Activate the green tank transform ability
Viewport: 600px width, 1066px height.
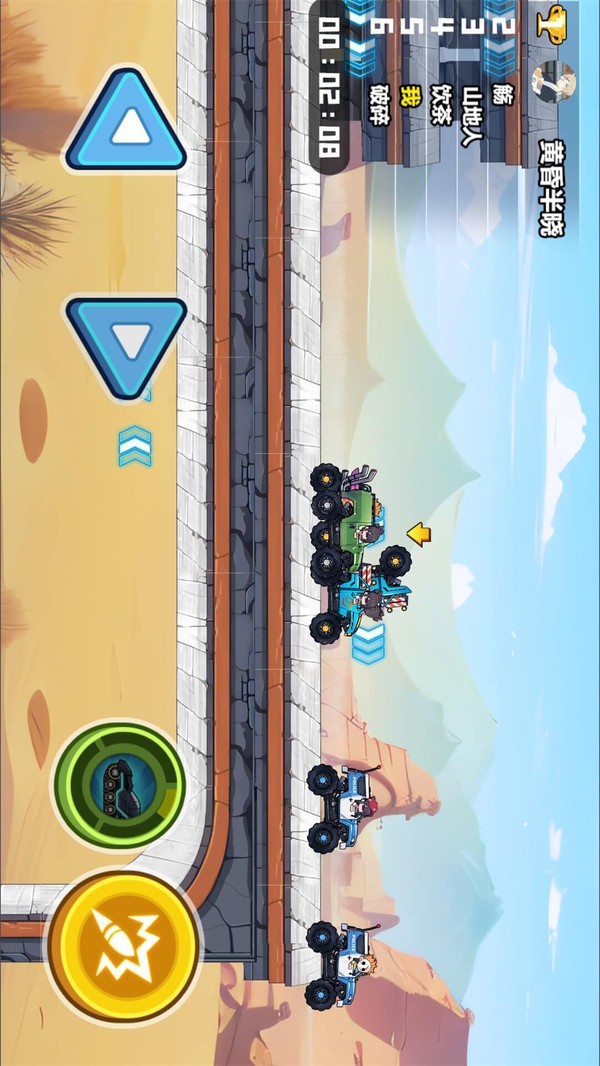coord(120,785)
